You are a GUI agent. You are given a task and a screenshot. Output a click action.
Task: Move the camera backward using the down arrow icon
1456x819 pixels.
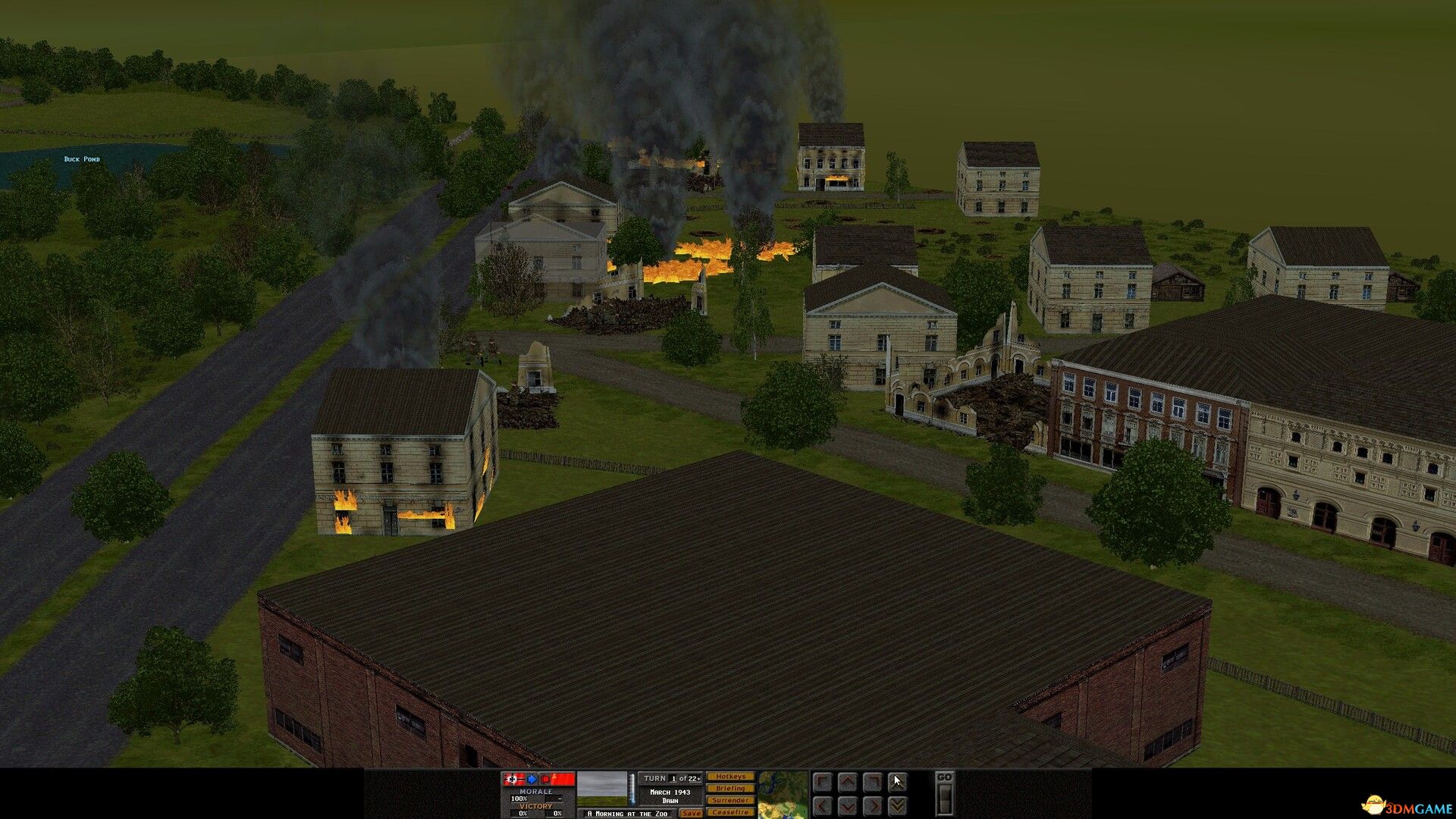847,805
